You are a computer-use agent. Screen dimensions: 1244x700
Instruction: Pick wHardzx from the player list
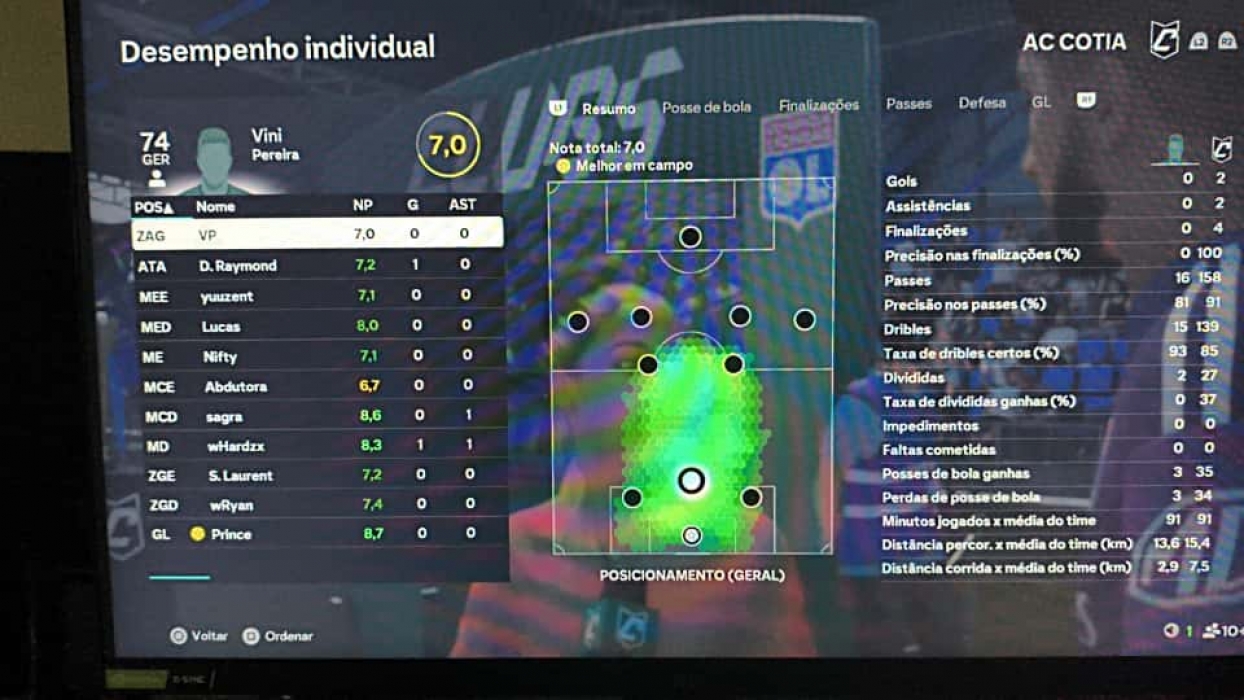click(x=317, y=446)
